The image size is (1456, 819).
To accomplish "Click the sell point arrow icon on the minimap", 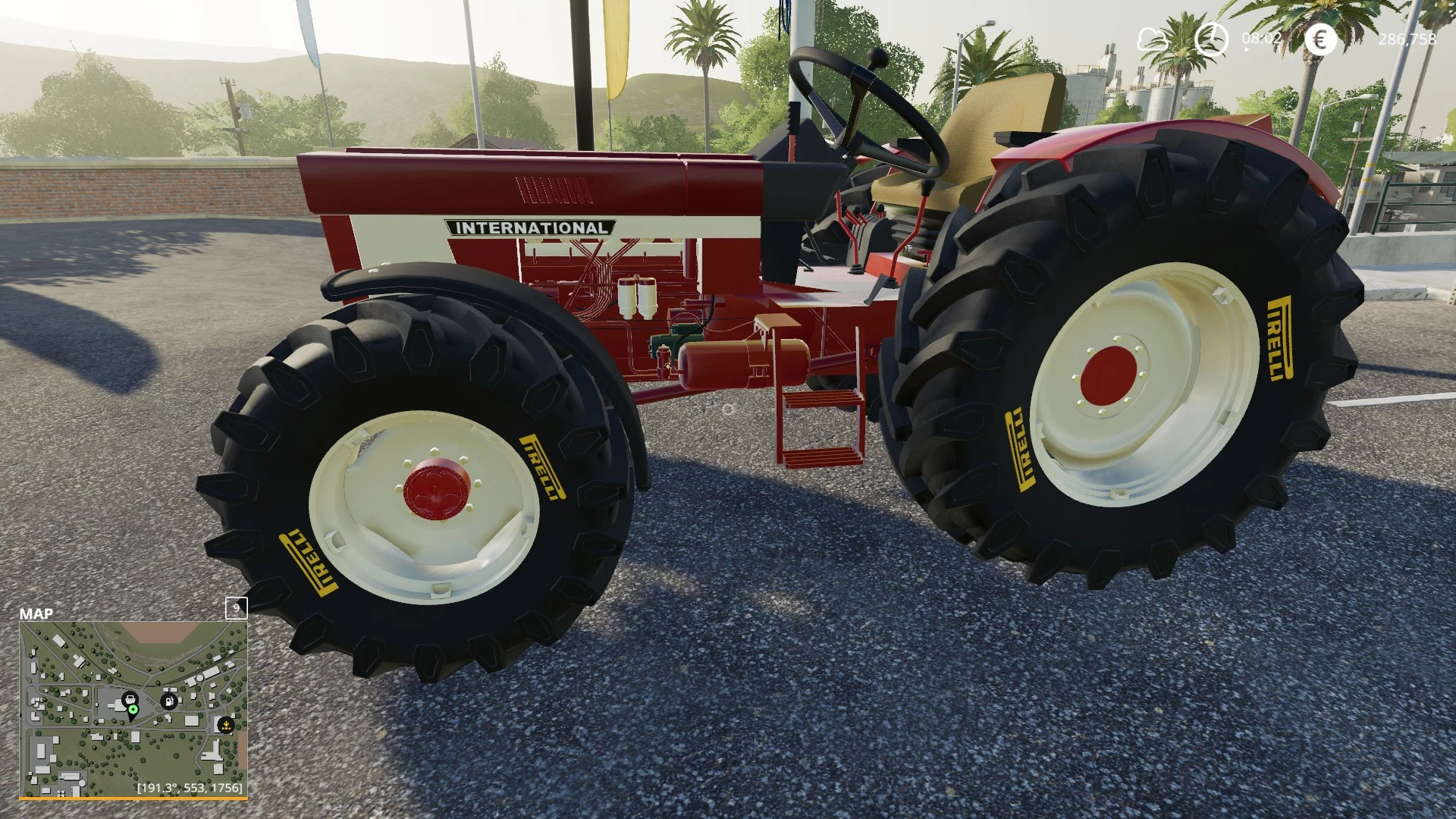I will coord(227,725).
